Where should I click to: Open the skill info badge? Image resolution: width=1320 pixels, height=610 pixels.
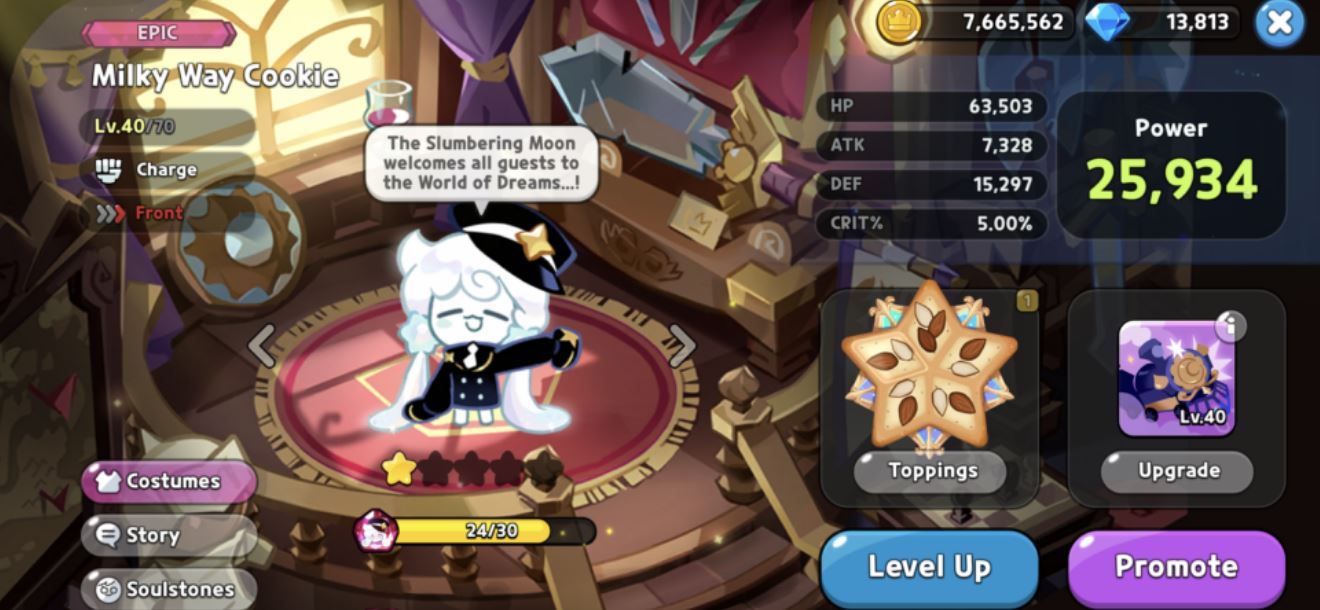pos(1230,326)
